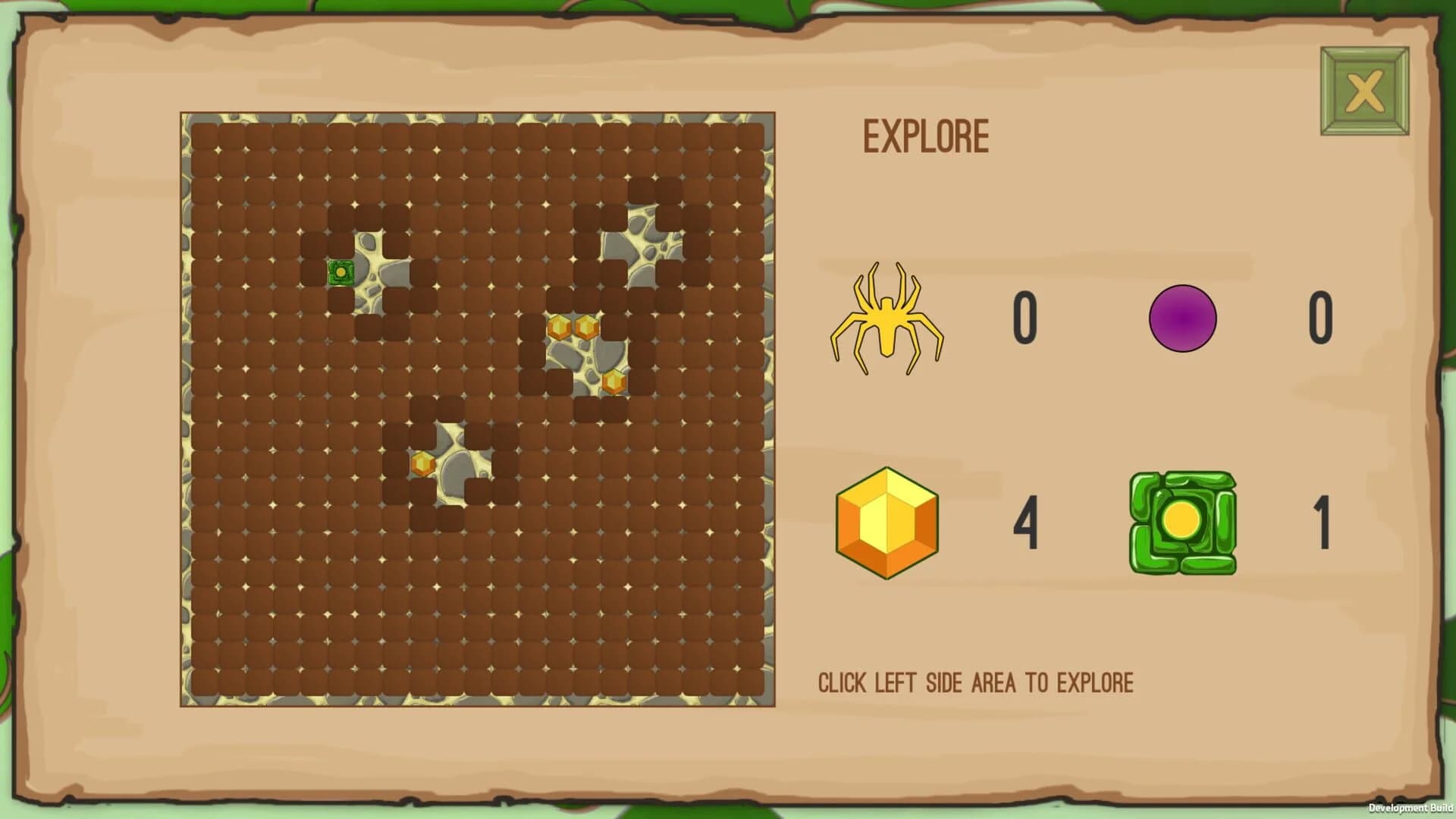
Task: Click the lower gem in the right dig cluster
Action: click(x=613, y=383)
